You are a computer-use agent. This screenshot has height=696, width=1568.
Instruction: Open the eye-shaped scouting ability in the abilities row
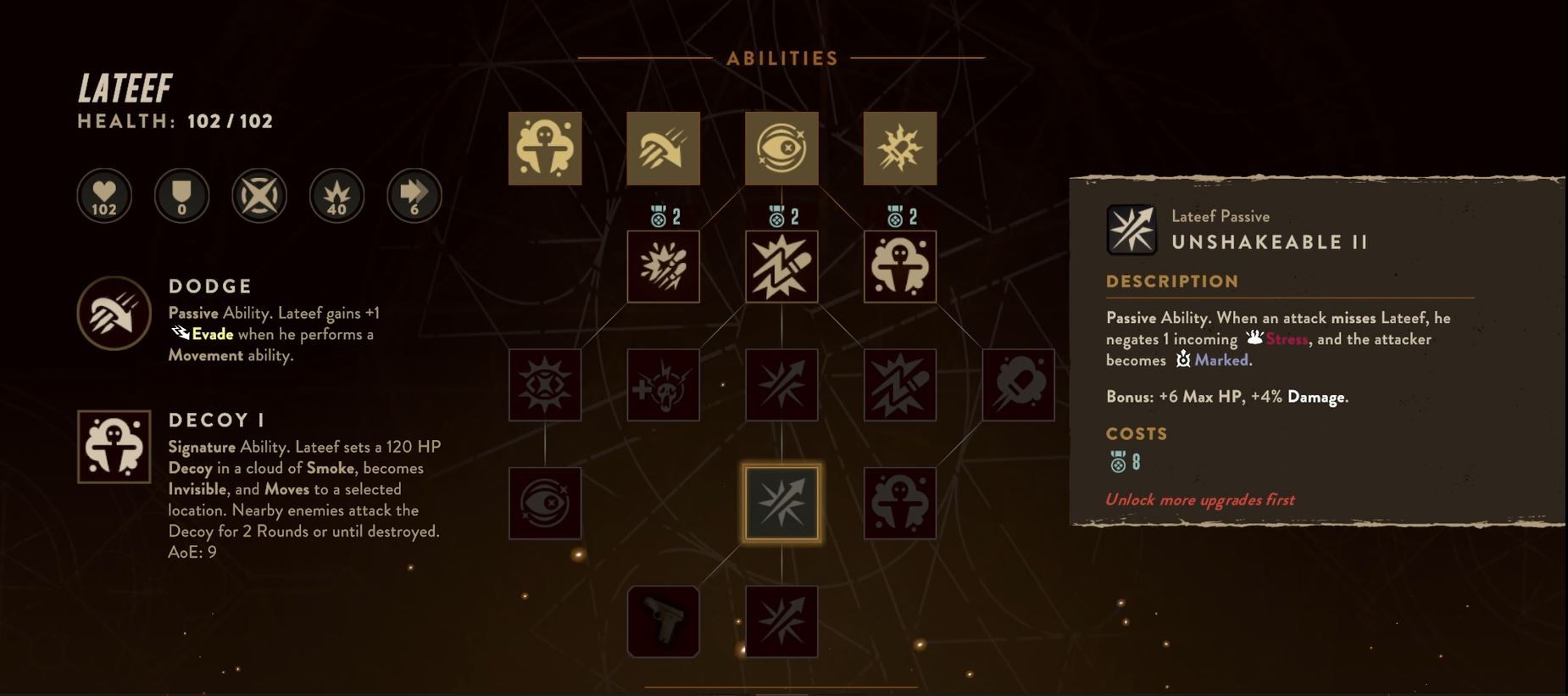(780, 148)
